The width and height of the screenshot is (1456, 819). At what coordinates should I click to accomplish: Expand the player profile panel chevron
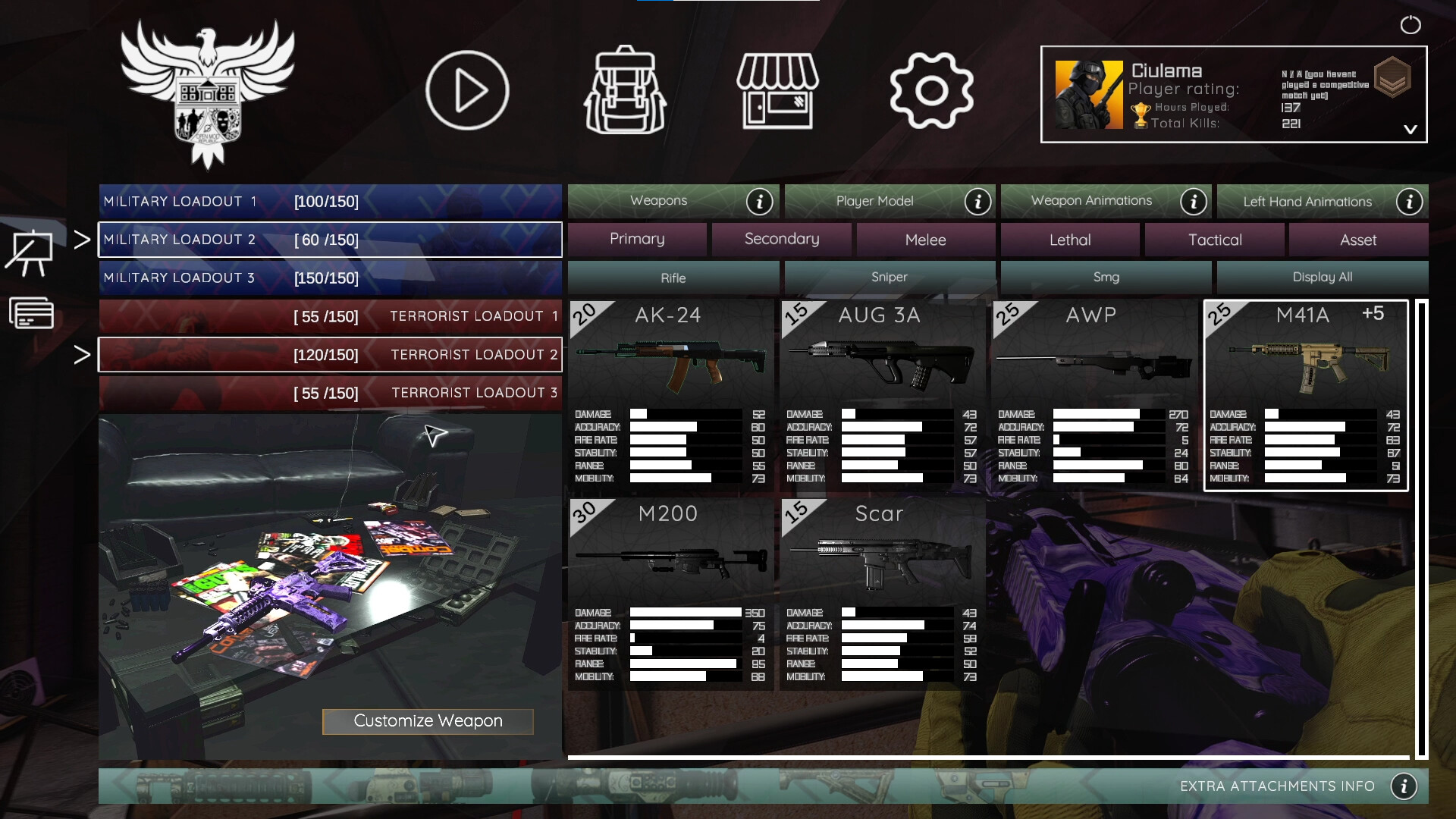click(x=1410, y=129)
